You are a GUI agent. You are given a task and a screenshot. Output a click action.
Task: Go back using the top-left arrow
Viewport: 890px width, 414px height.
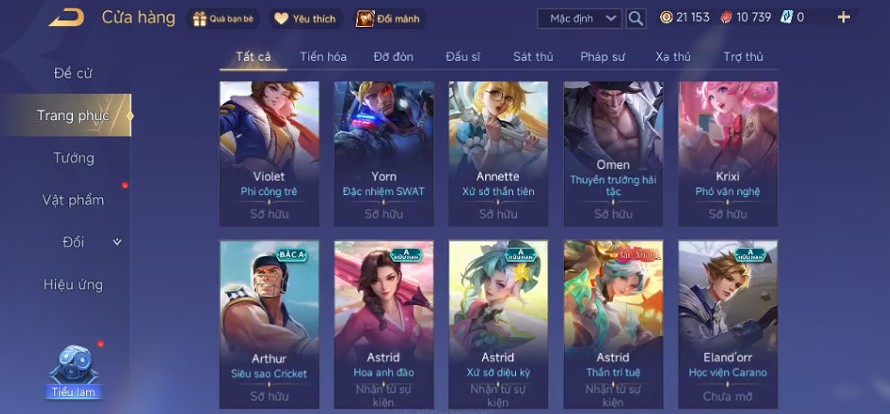[66, 17]
